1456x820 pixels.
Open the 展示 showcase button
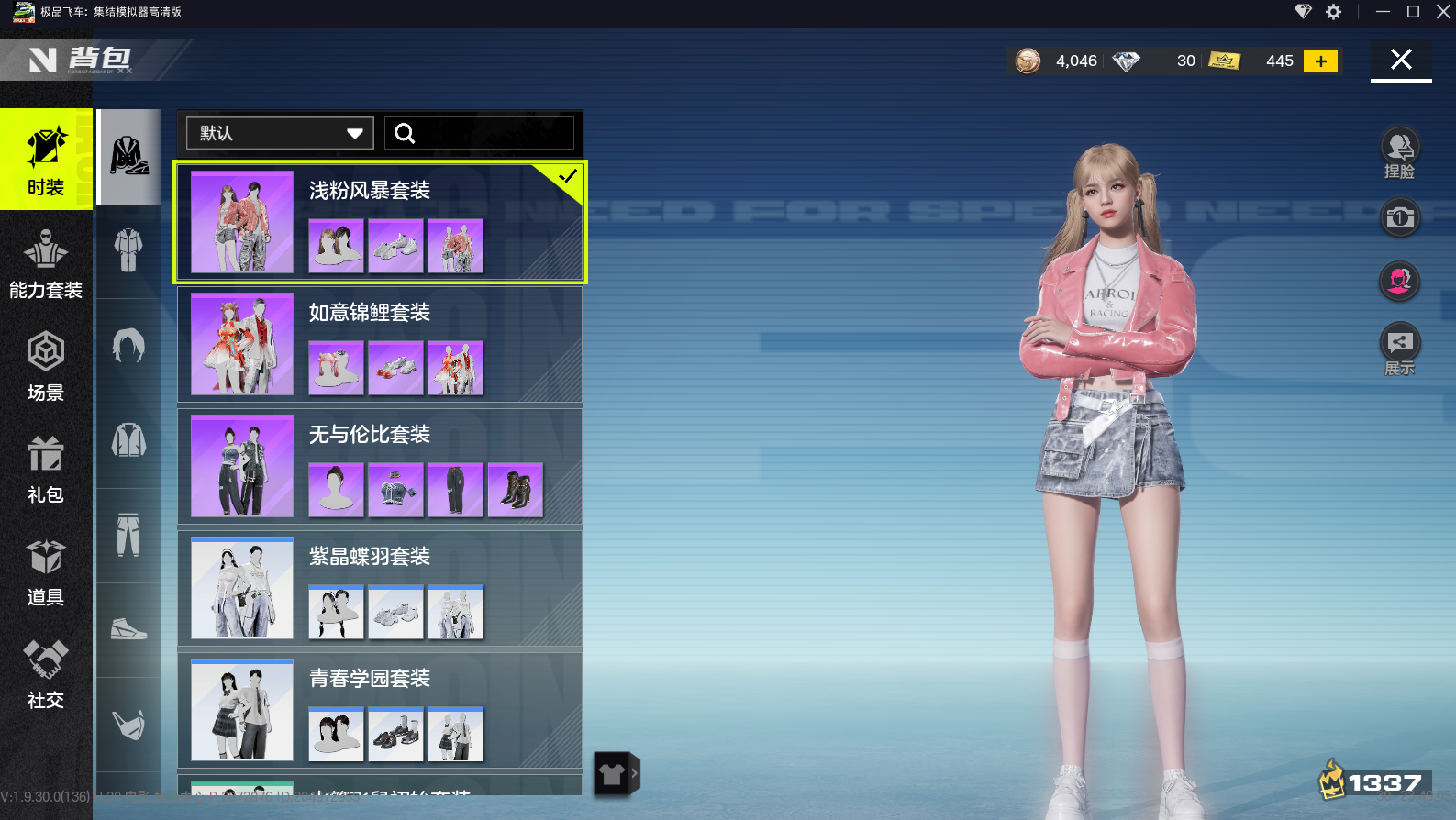(x=1399, y=349)
